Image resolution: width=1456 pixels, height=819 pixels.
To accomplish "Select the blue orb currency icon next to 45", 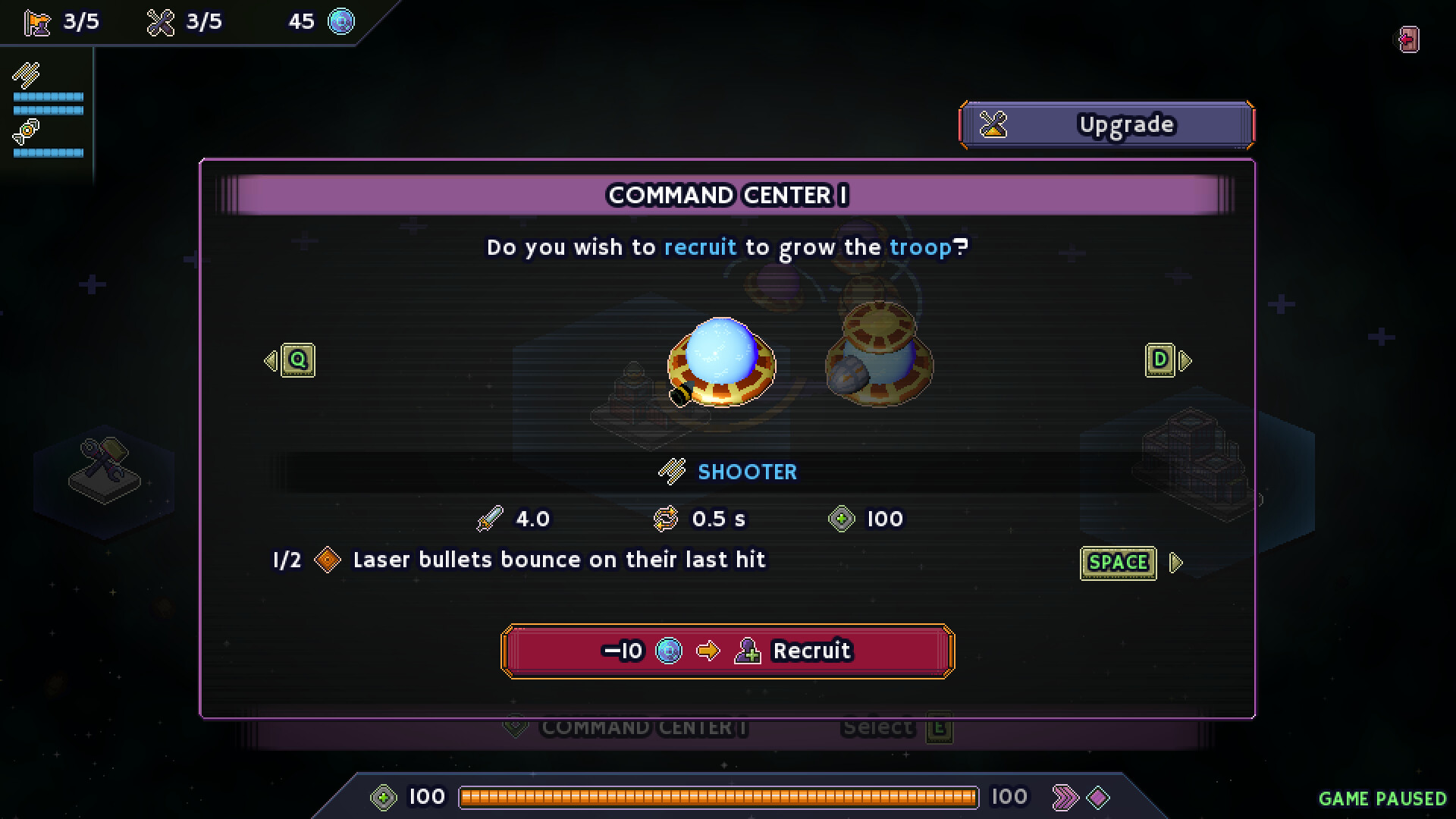I will click(x=340, y=22).
